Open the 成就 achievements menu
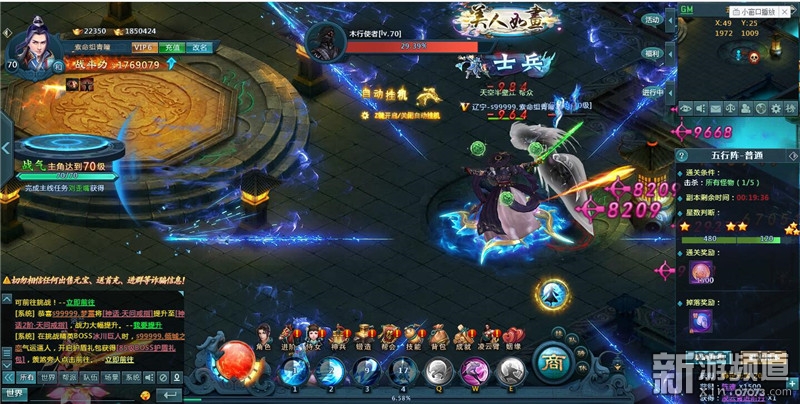The width and height of the screenshot is (800, 404). point(463,335)
